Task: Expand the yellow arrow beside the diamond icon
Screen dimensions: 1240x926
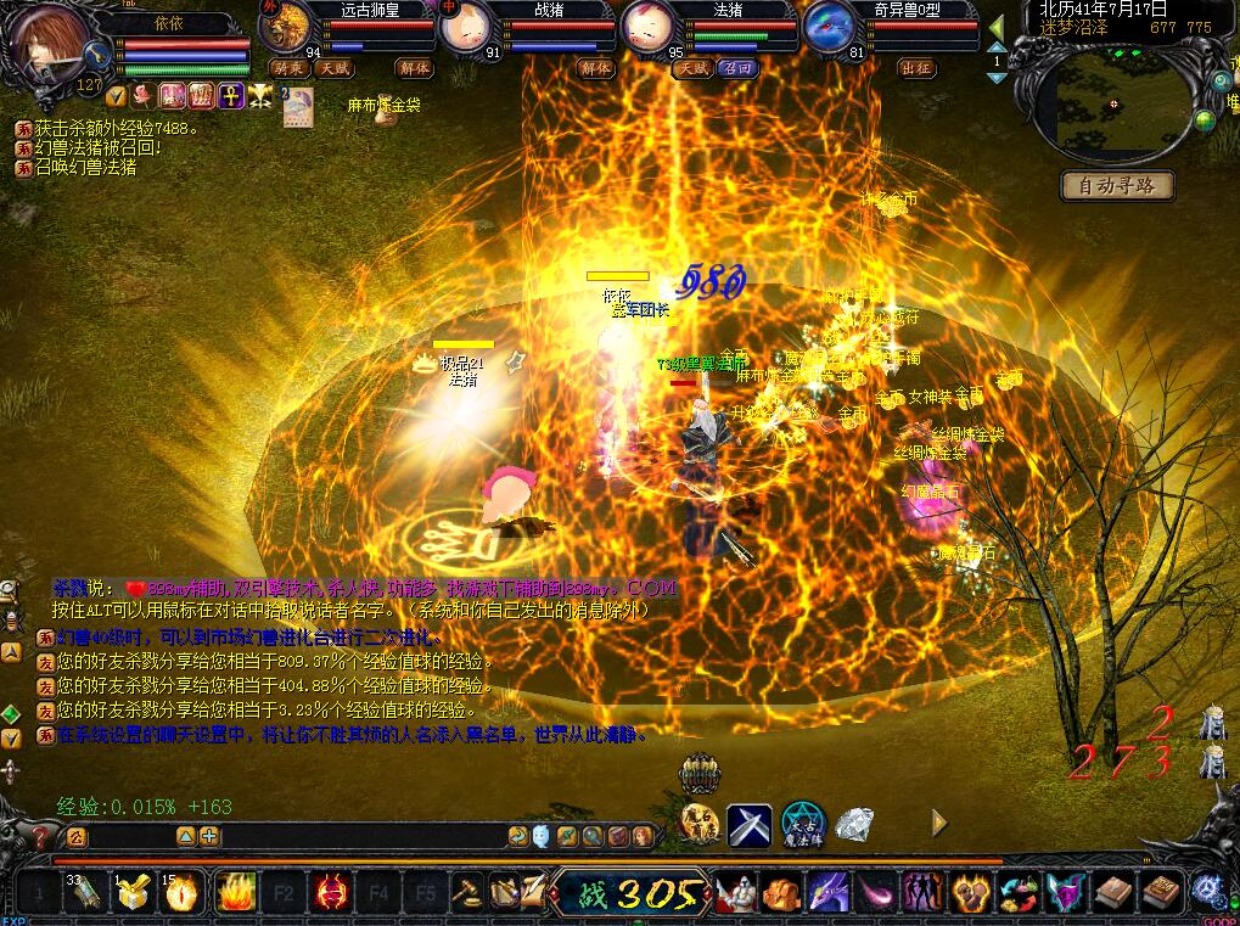Action: click(939, 823)
